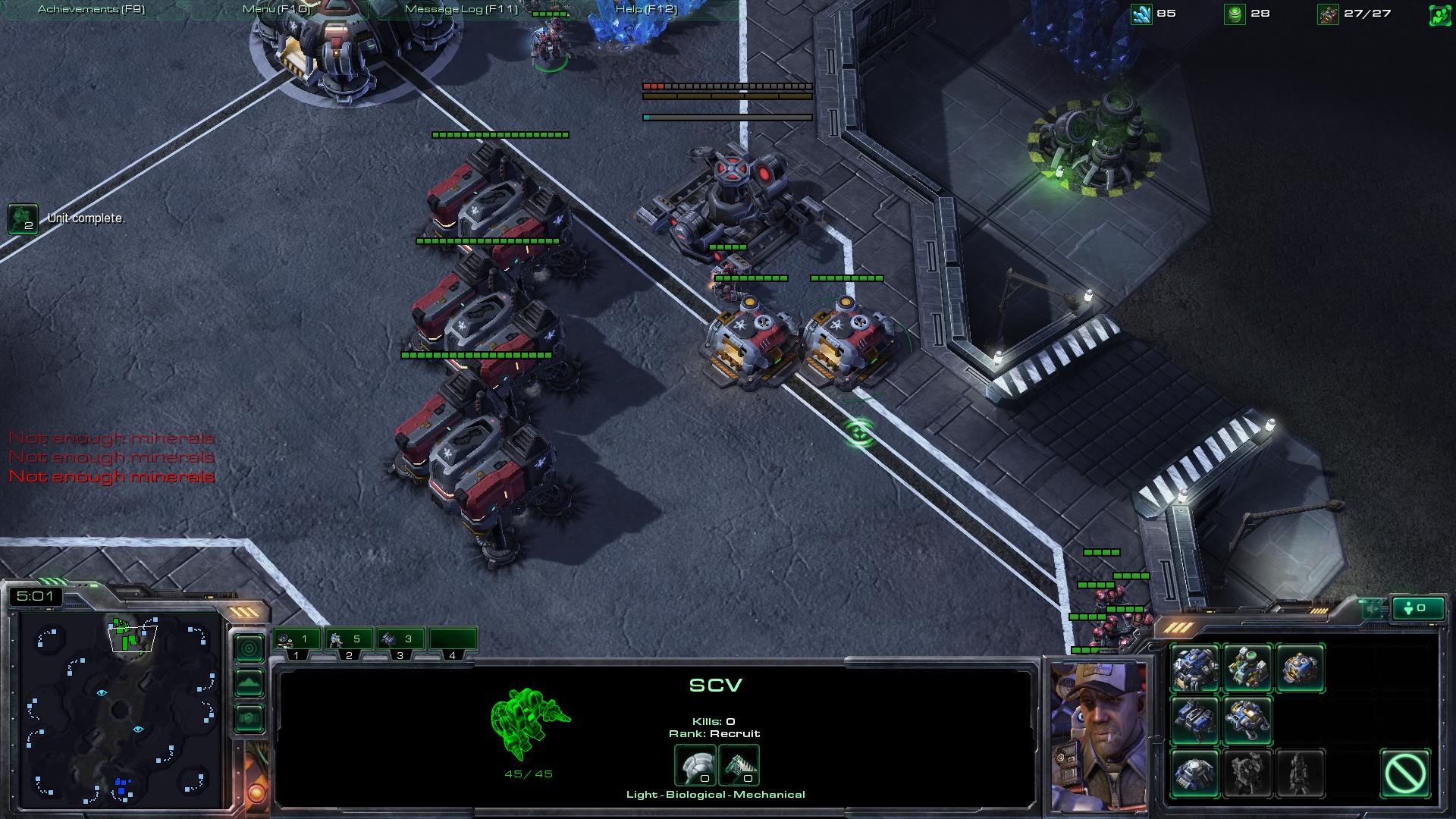This screenshot has width=1456, height=819.
Task: Select idle workers with the idle worker button
Action: (1418, 608)
